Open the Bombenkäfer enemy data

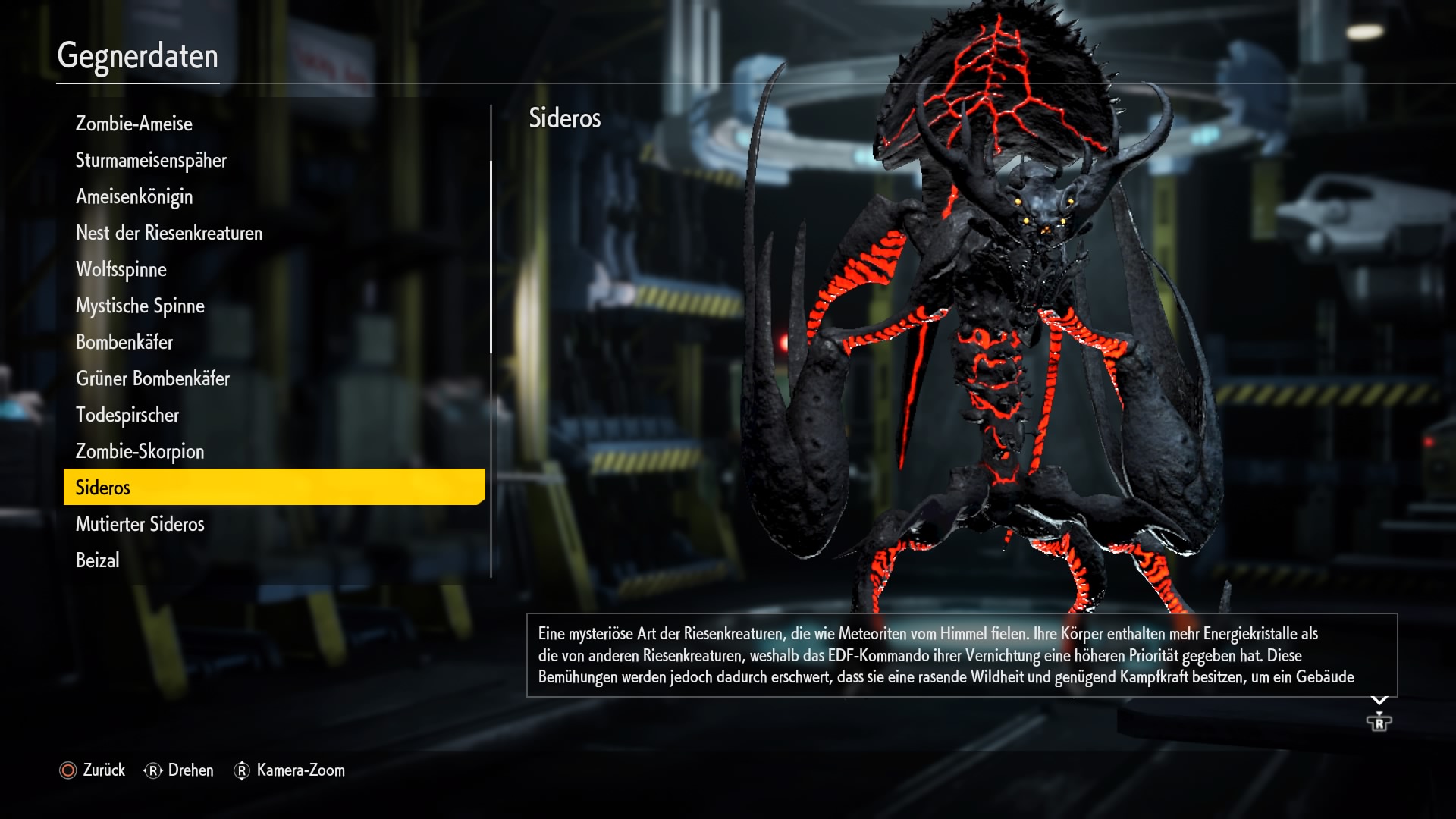pyautogui.click(x=124, y=342)
